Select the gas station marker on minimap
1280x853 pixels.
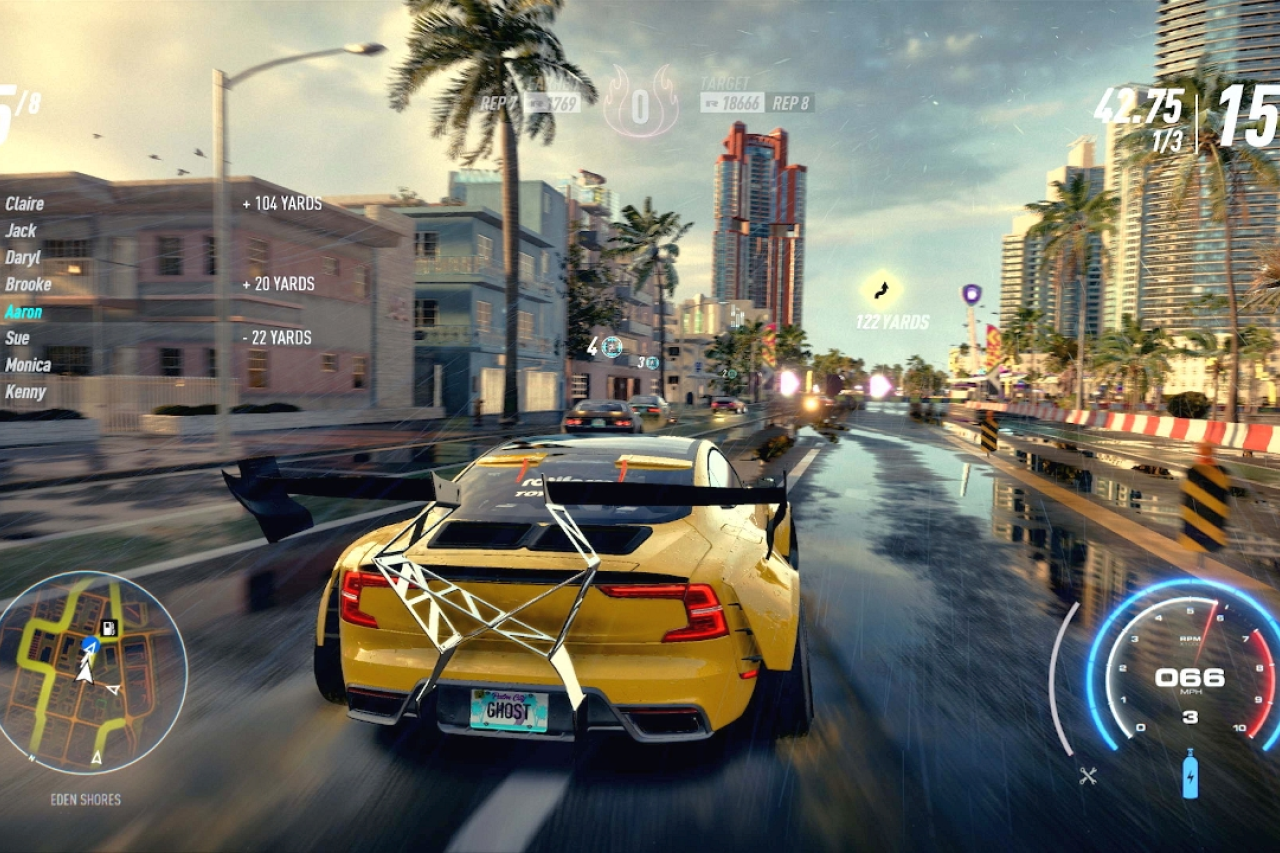pyautogui.click(x=109, y=628)
